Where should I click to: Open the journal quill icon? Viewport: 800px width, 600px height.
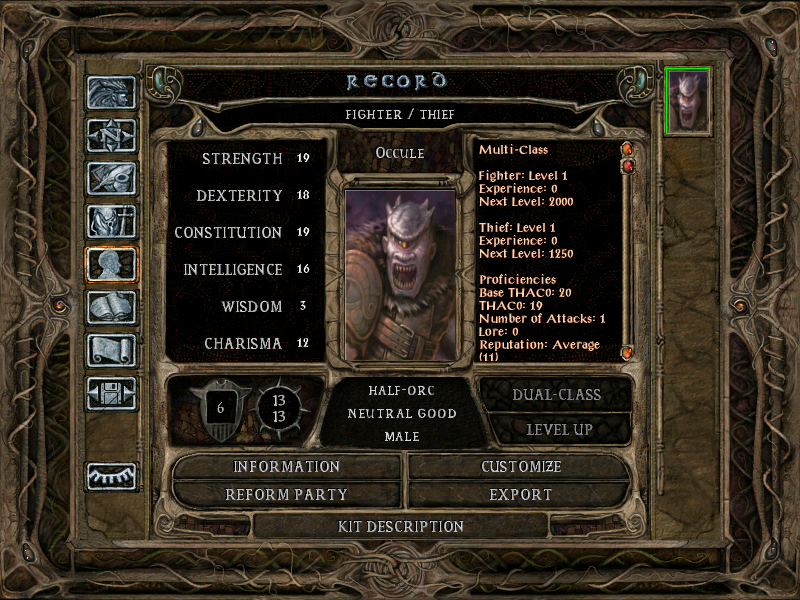click(111, 178)
